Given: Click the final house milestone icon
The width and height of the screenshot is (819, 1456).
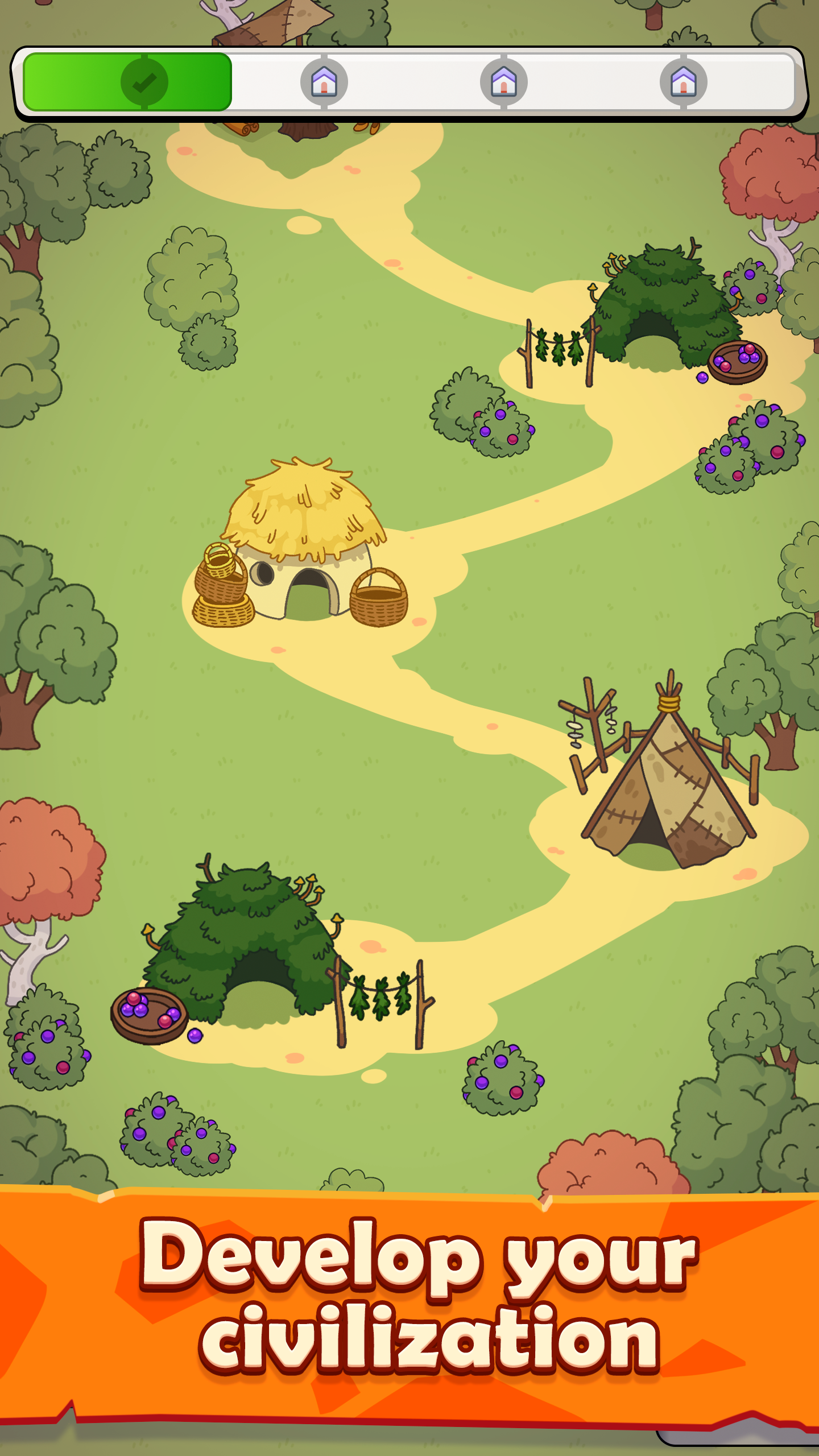Looking at the screenshot, I should 684,81.
